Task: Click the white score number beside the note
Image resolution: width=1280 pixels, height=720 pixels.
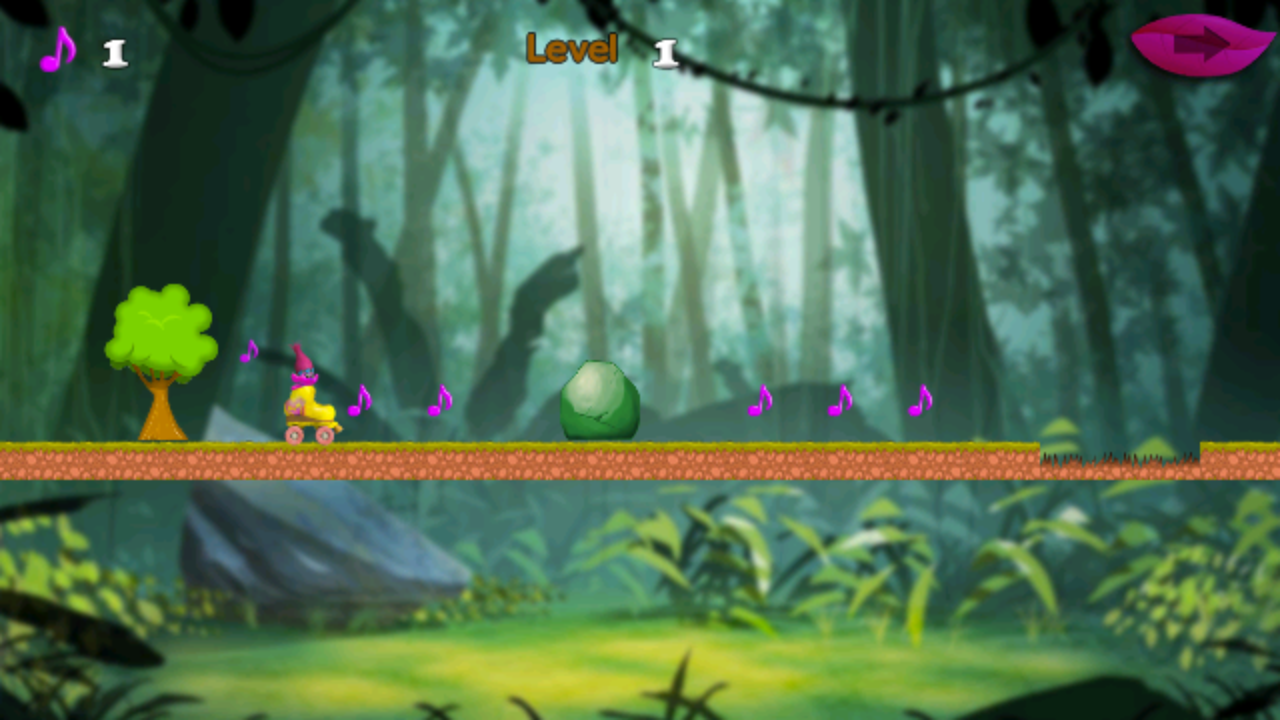Action: tap(113, 53)
